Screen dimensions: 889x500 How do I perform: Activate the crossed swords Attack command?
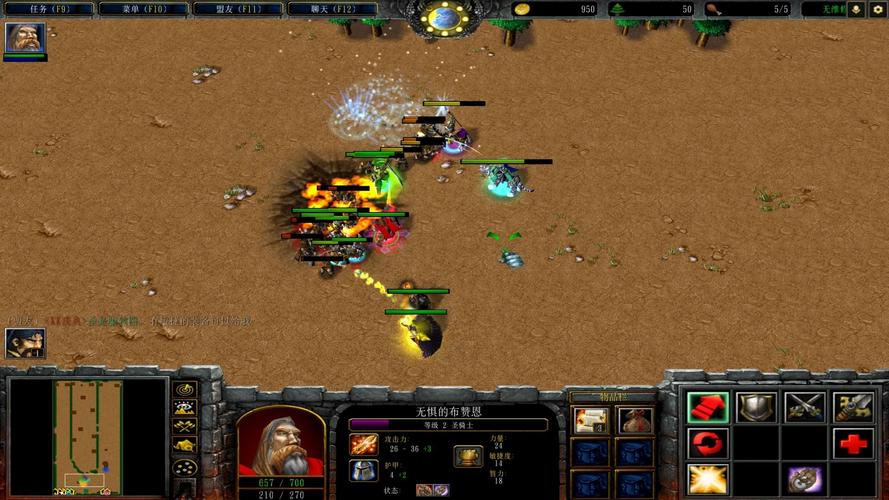pyautogui.click(x=804, y=407)
